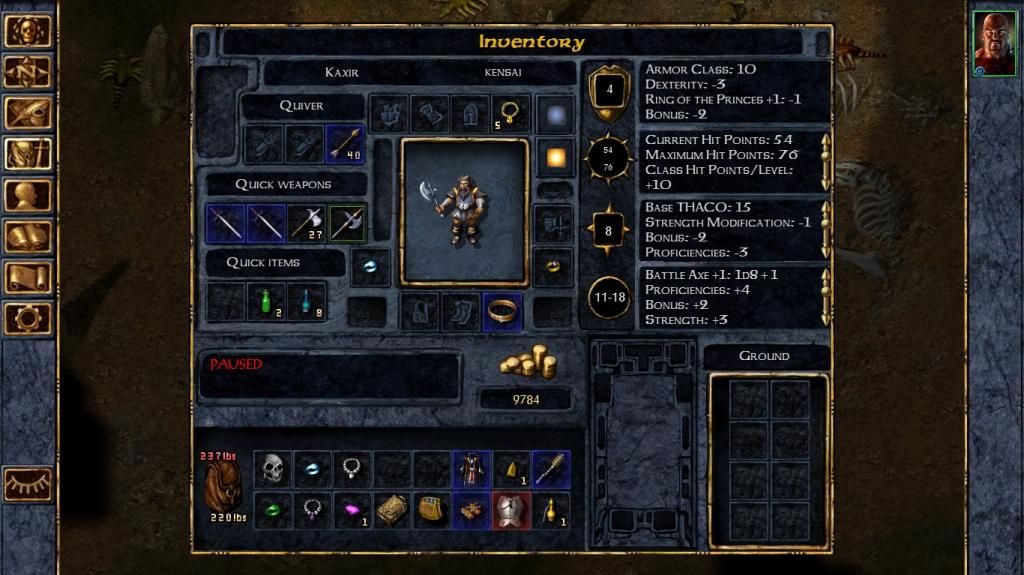Open the options gear button
Viewport: 1024px width, 575px height.
click(x=27, y=318)
